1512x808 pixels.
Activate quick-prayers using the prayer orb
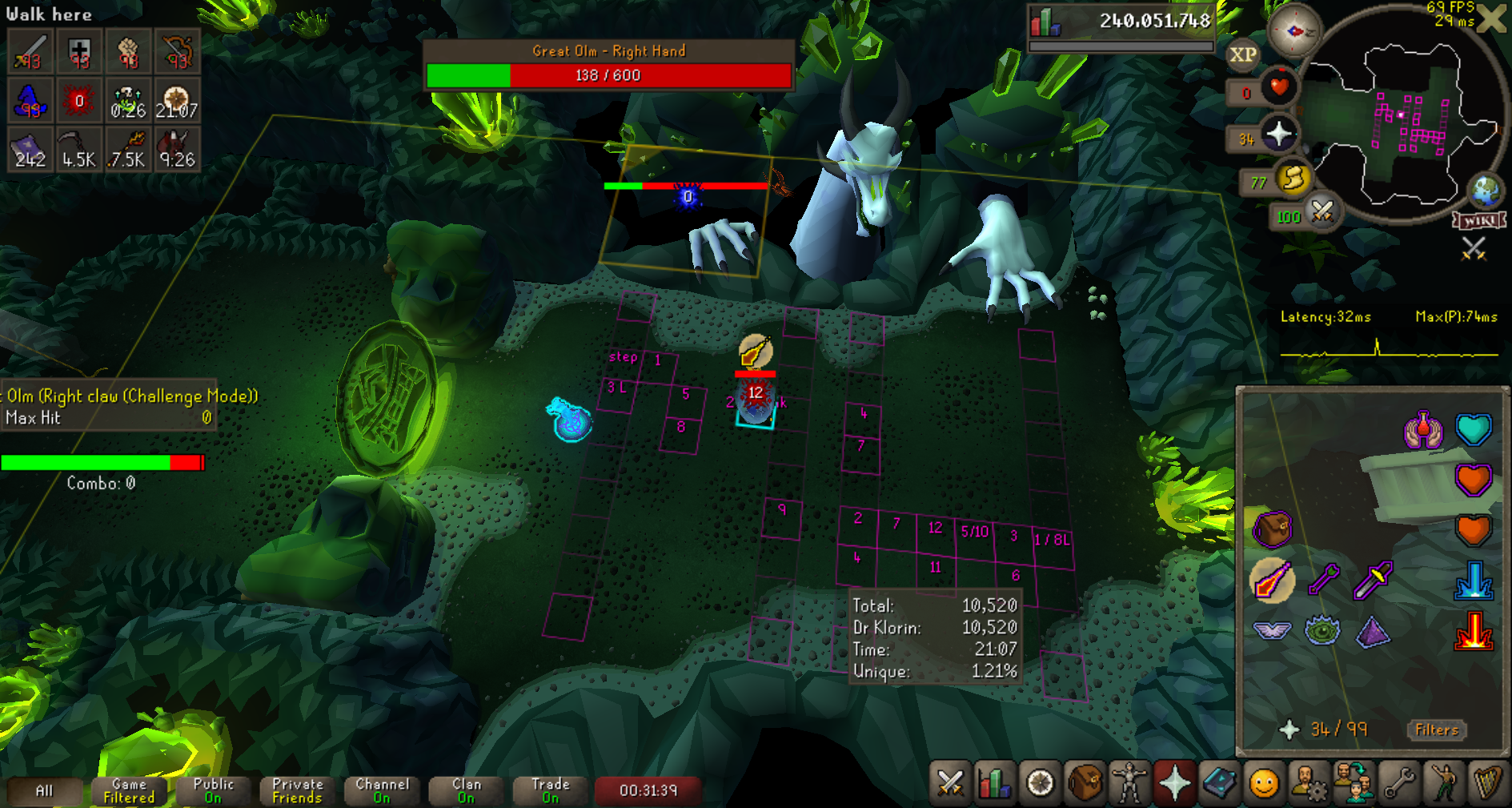(1278, 135)
